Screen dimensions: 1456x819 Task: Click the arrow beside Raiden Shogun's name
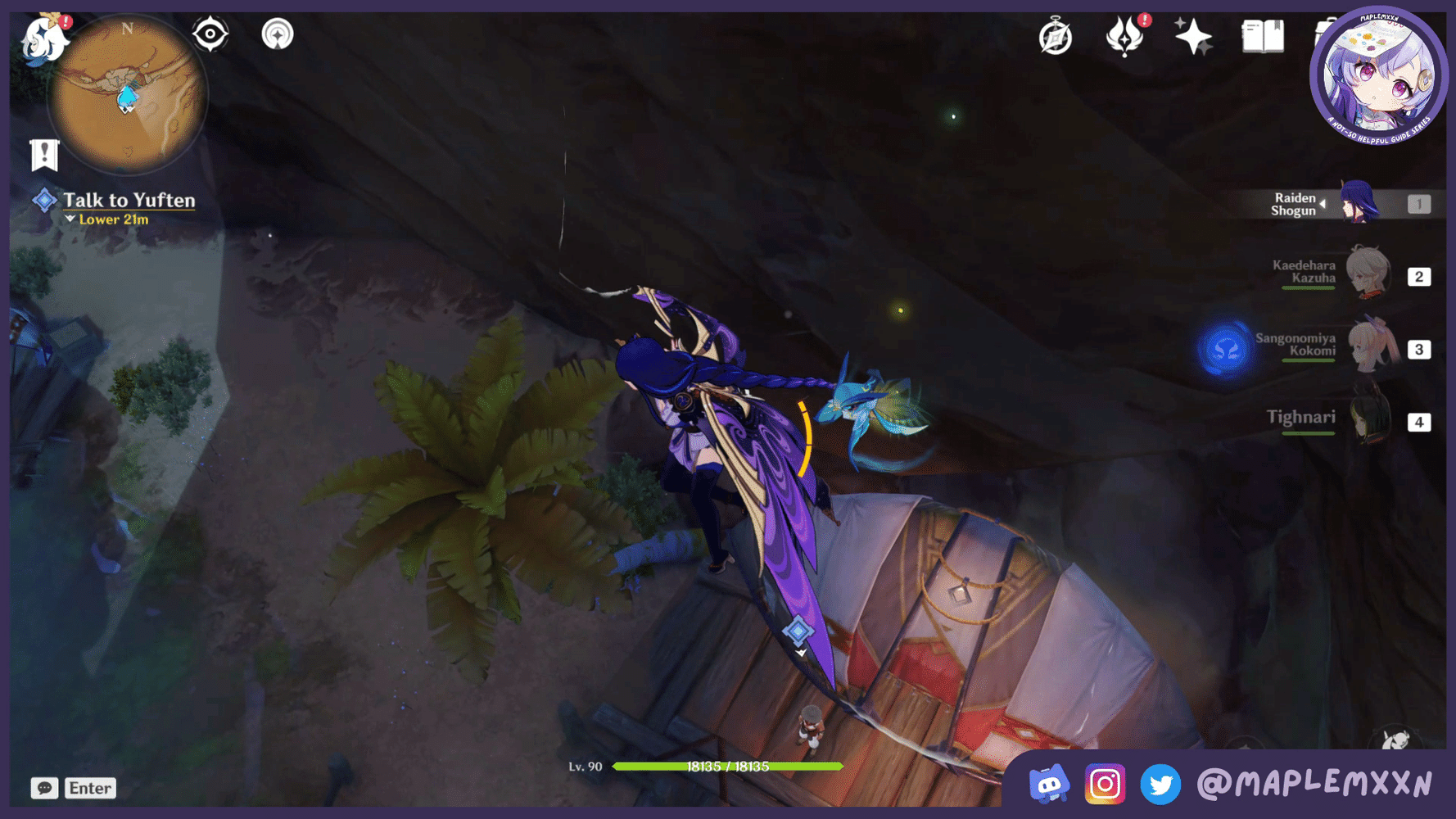pyautogui.click(x=1323, y=203)
